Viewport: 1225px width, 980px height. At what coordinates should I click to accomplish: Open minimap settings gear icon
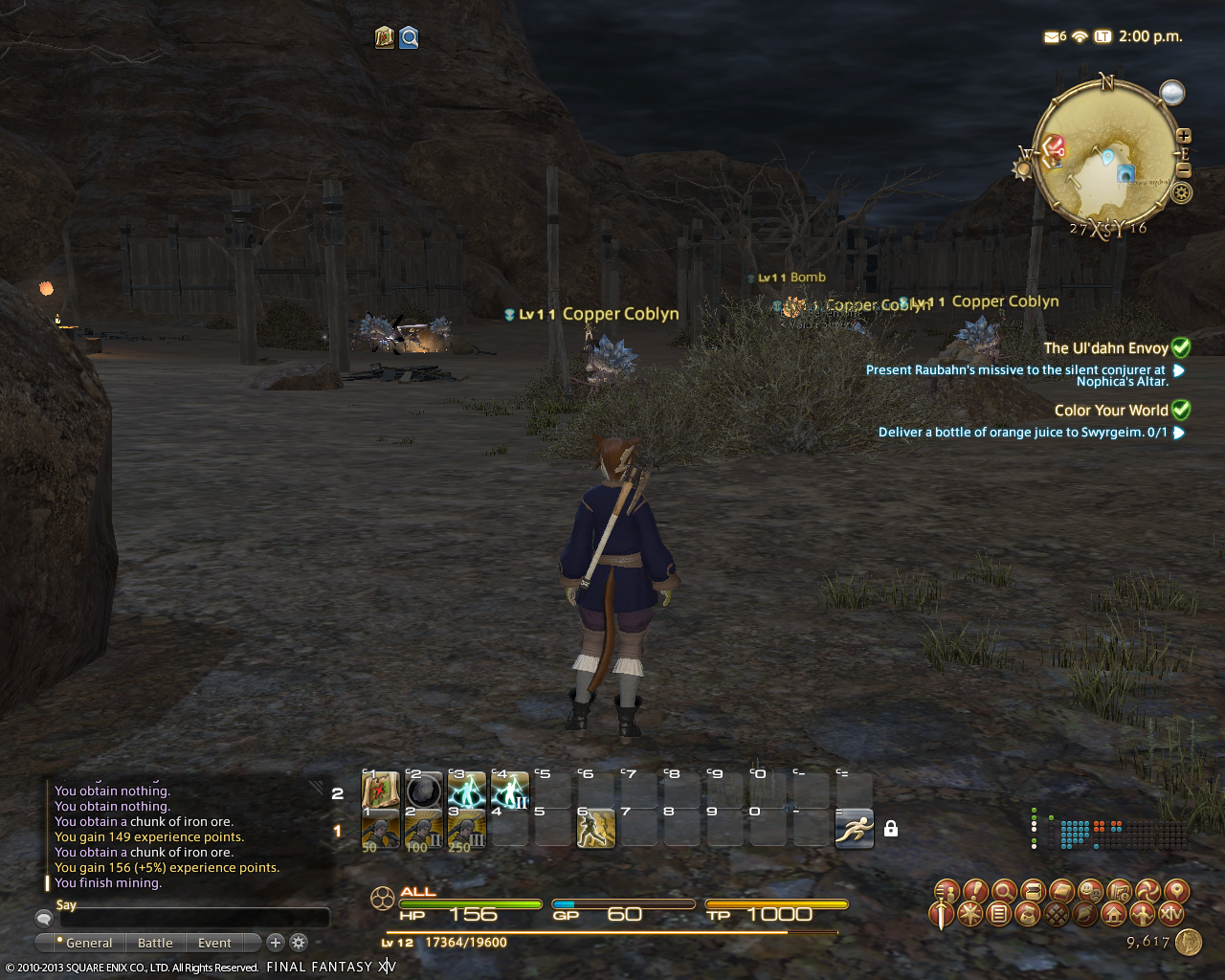1182,192
